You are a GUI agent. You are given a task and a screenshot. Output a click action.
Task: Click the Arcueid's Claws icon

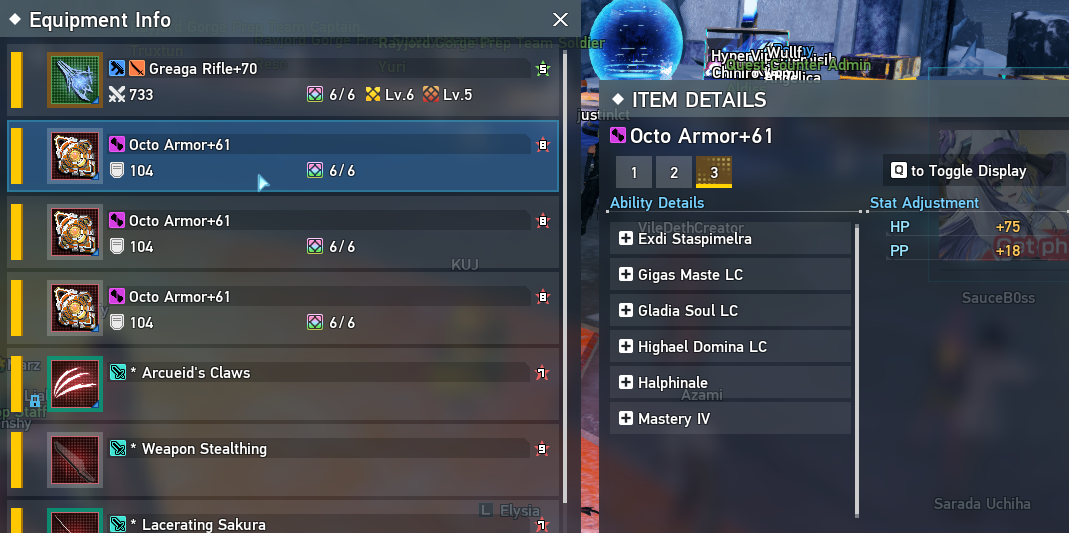[x=75, y=385]
